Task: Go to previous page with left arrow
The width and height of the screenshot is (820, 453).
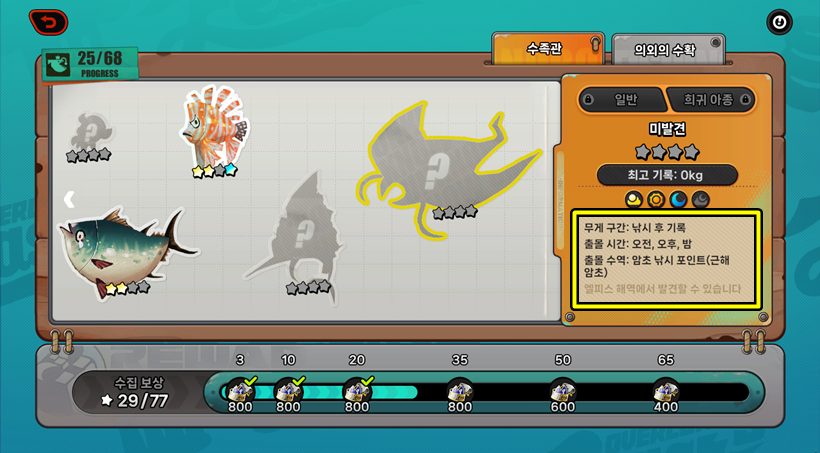Action: coord(69,199)
